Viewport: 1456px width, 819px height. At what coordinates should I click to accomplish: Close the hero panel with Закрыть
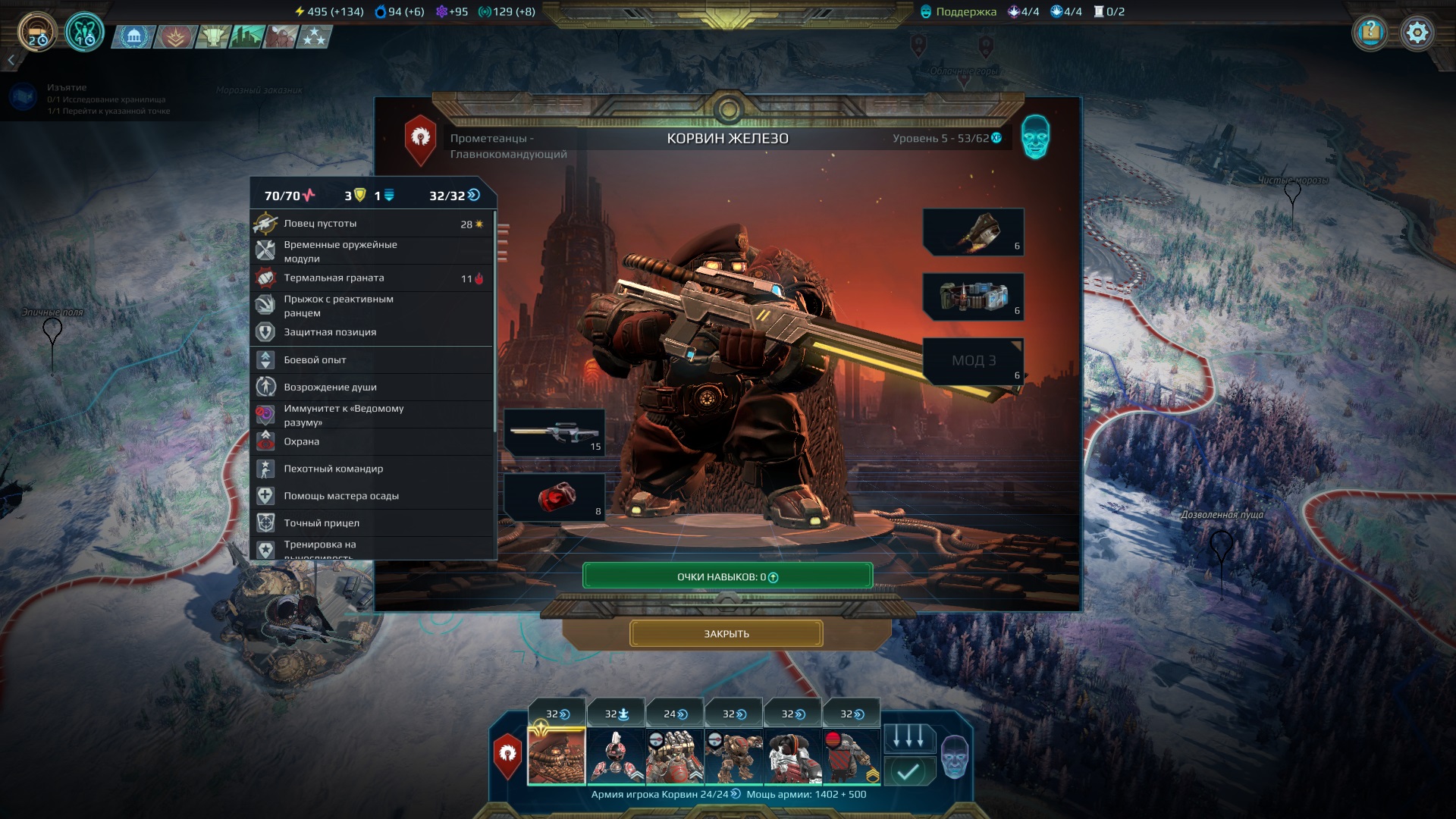[x=726, y=633]
